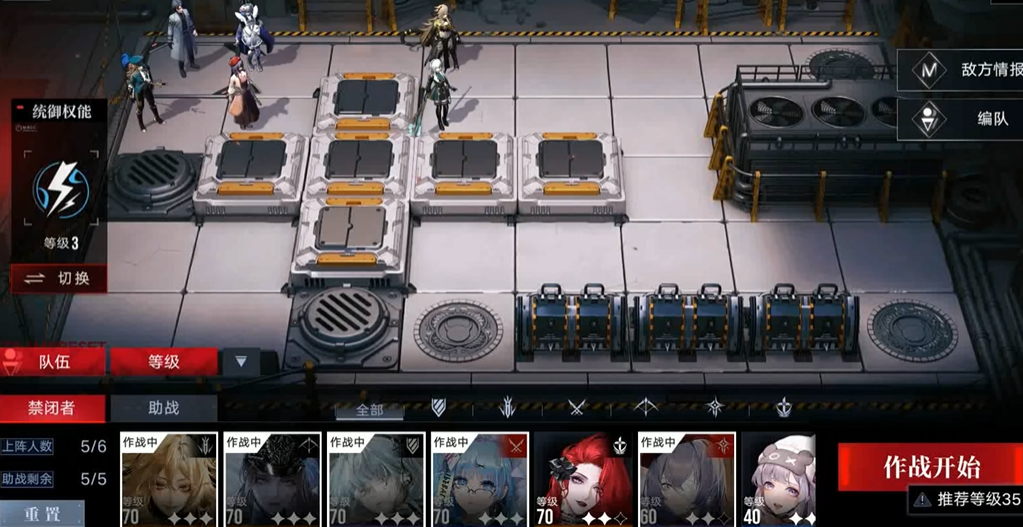
Task: Select the level 60 dark-haired character card
Action: pos(686,479)
